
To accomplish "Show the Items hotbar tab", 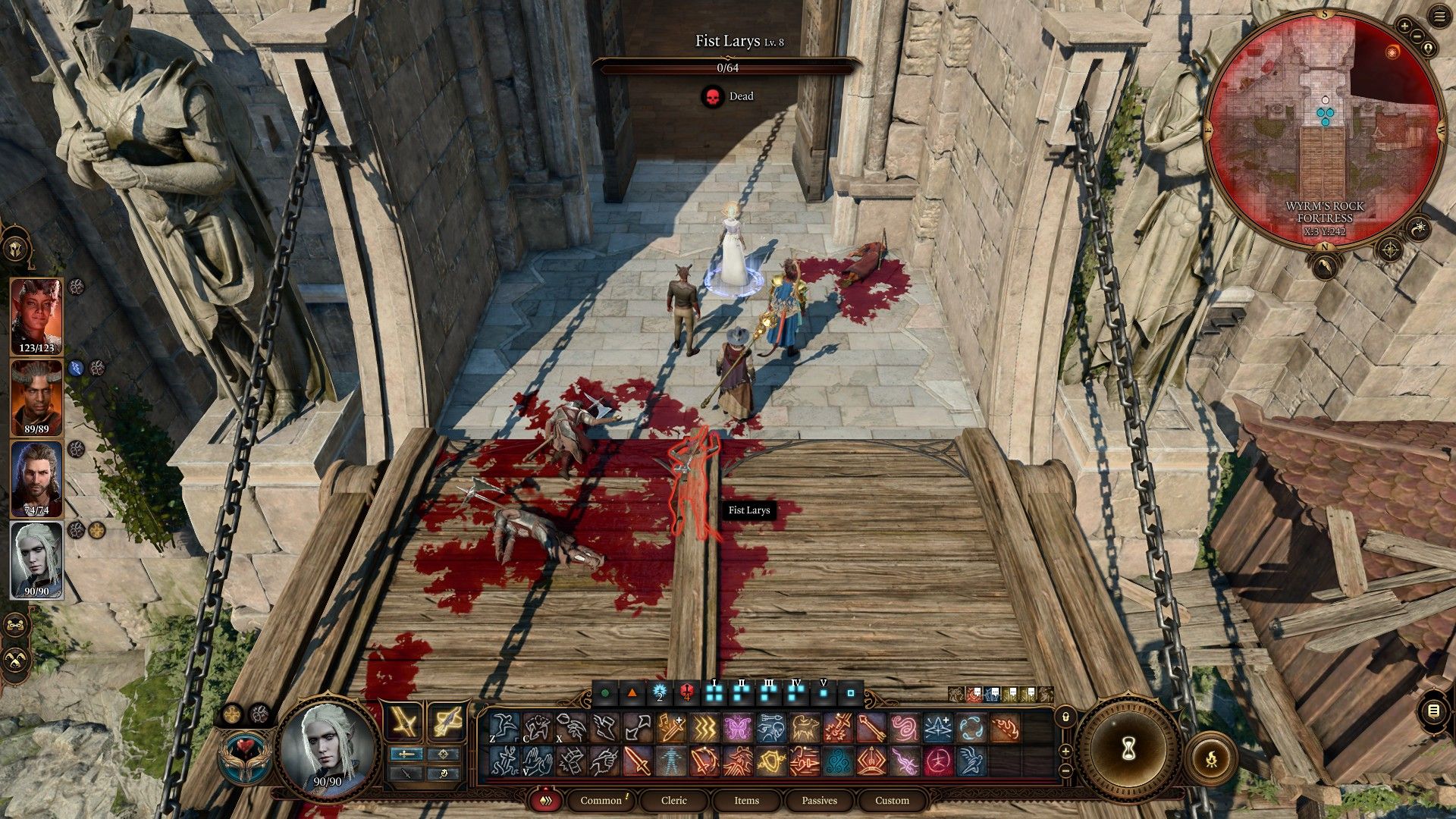I will click(x=746, y=800).
